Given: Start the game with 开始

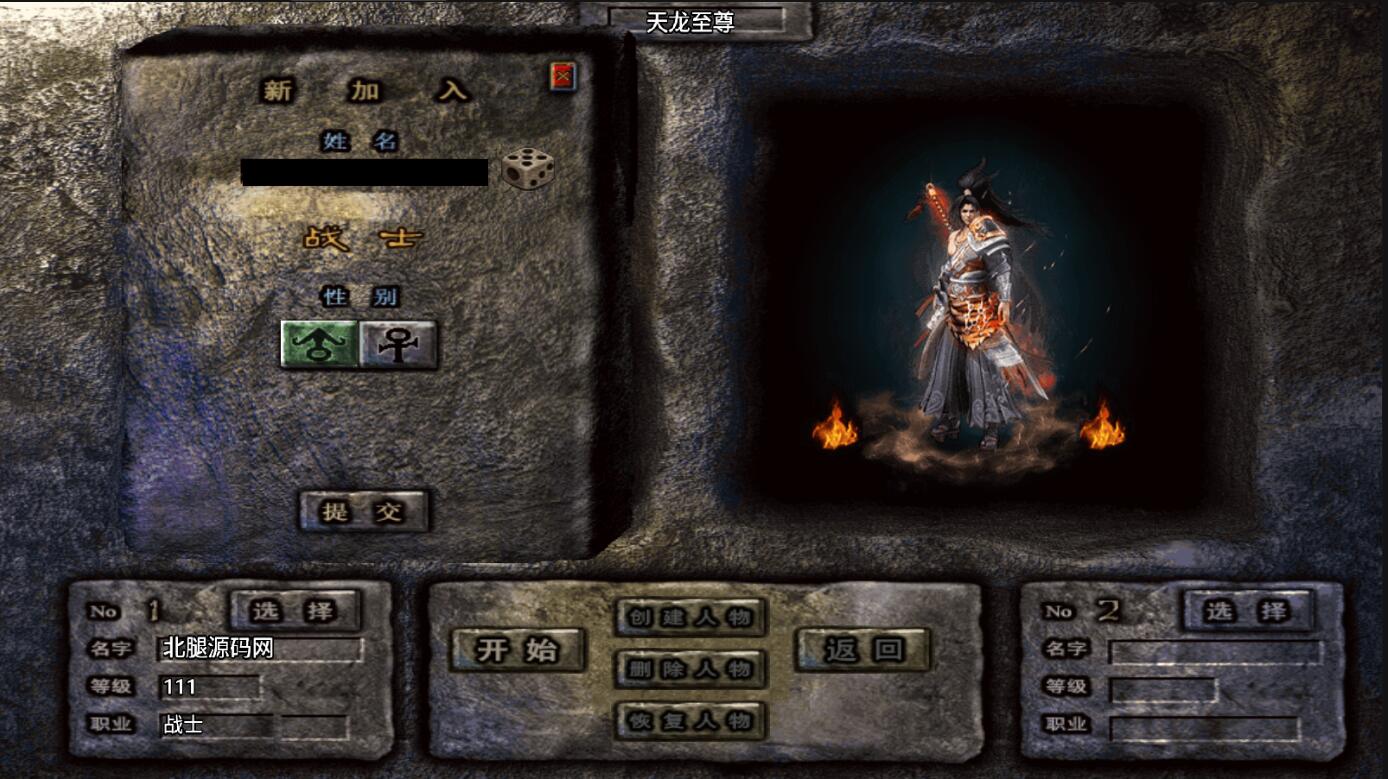Looking at the screenshot, I should coord(516,650).
